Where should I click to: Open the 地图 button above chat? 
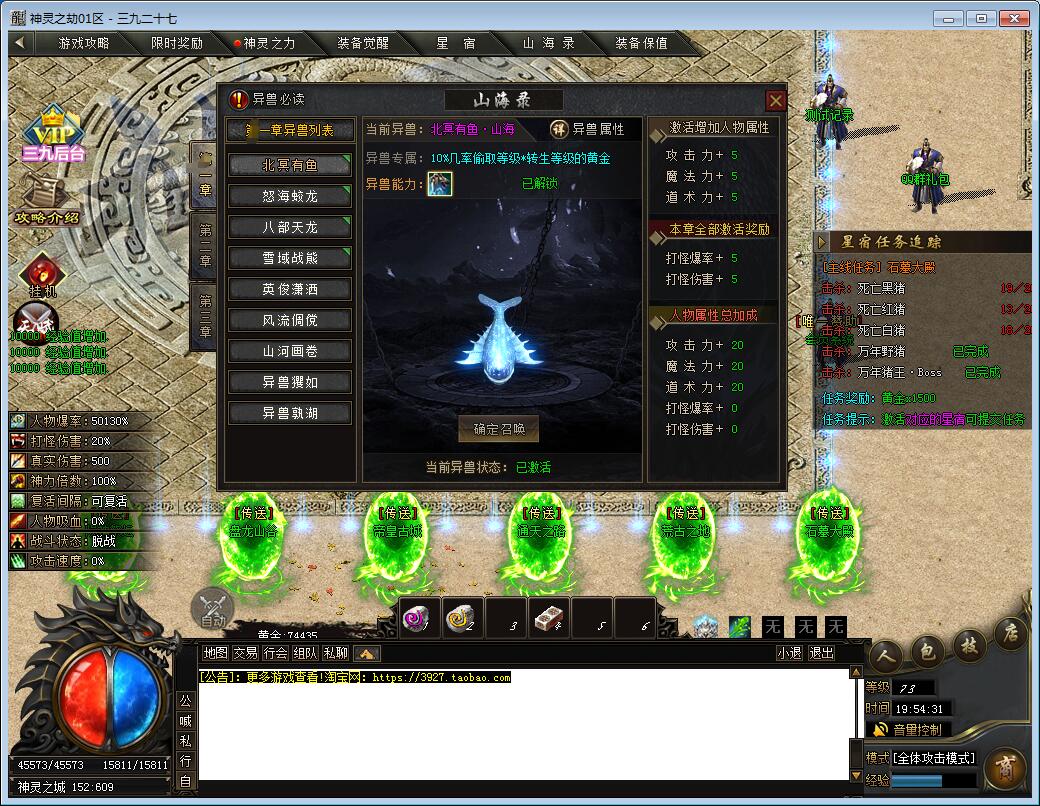tap(215, 653)
